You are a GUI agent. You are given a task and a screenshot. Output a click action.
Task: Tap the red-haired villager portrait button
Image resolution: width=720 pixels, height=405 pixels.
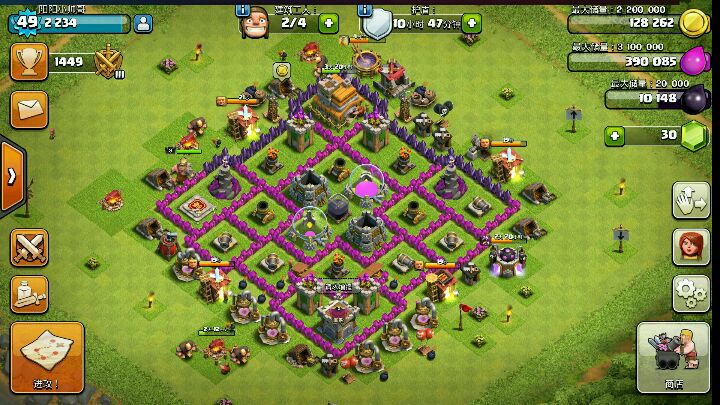pos(690,245)
